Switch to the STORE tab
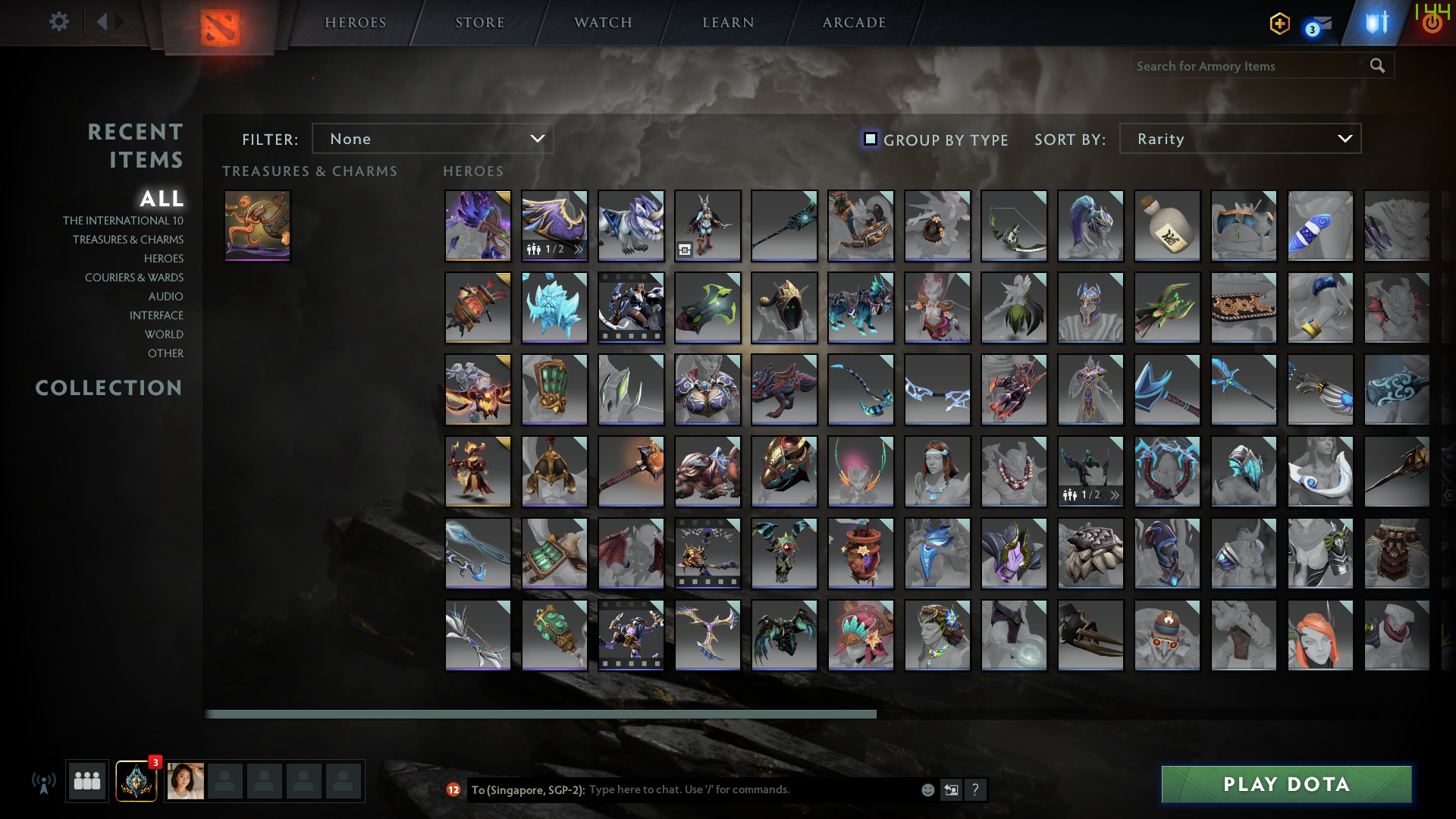Image resolution: width=1456 pixels, height=819 pixels. click(480, 22)
